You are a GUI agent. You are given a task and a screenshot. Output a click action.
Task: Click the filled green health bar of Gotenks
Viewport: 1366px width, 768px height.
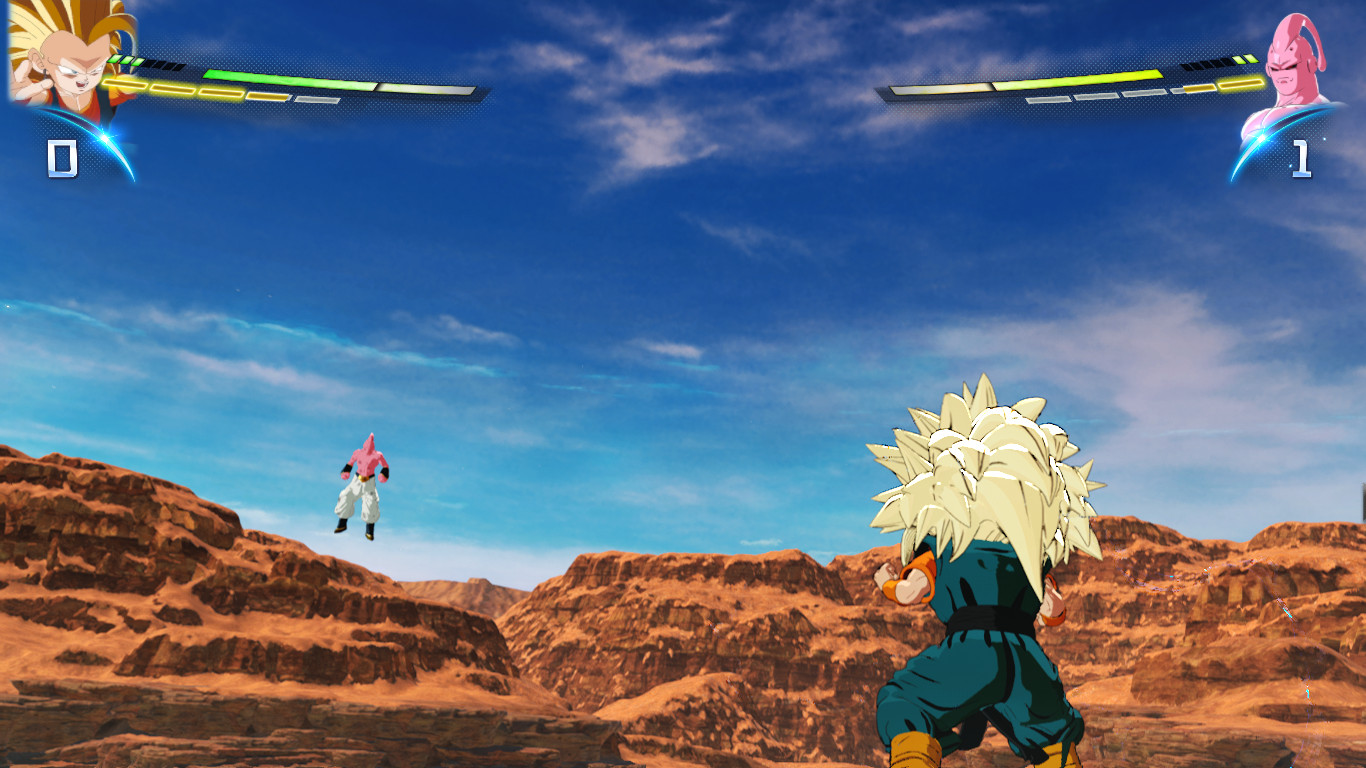point(290,79)
